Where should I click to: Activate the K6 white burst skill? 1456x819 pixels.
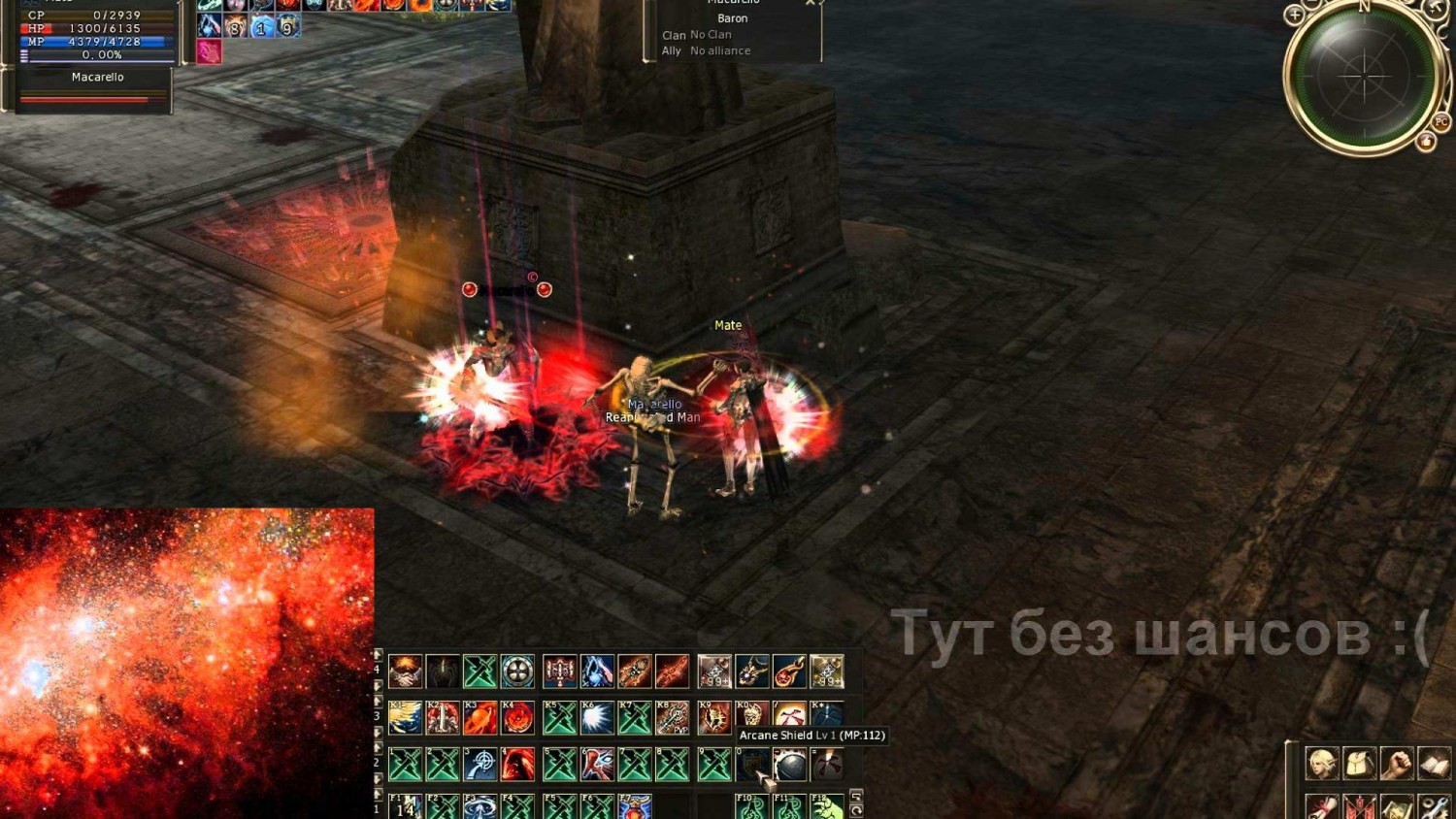pyautogui.click(x=597, y=718)
